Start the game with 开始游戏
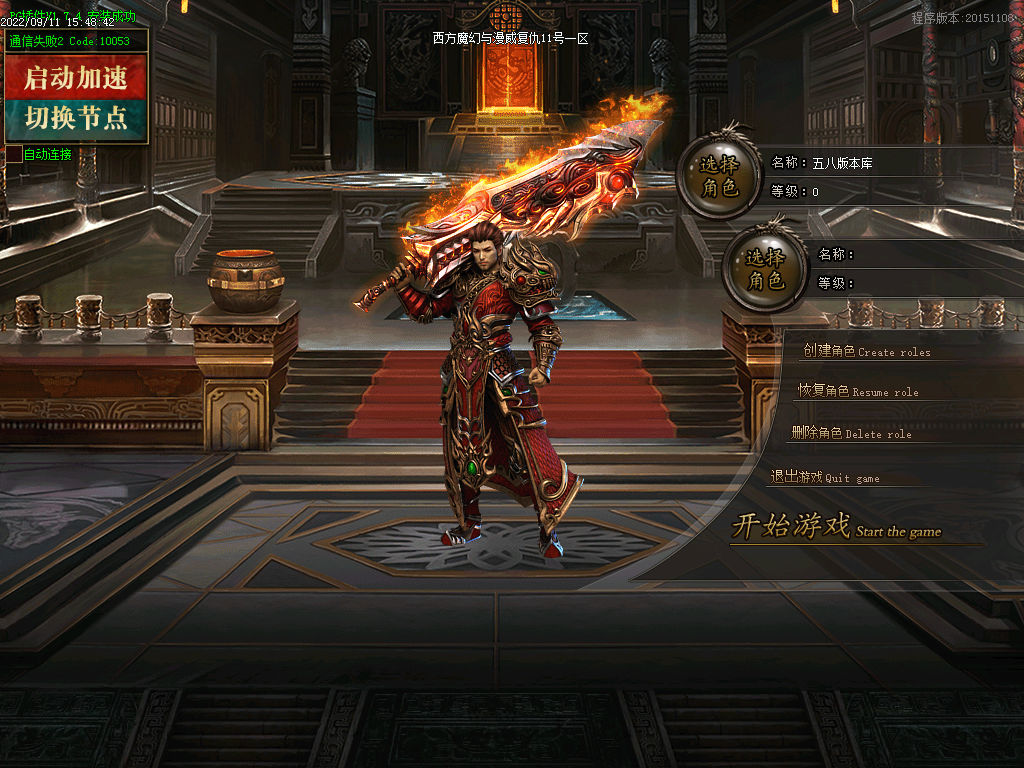This screenshot has width=1024, height=768. pos(835,526)
